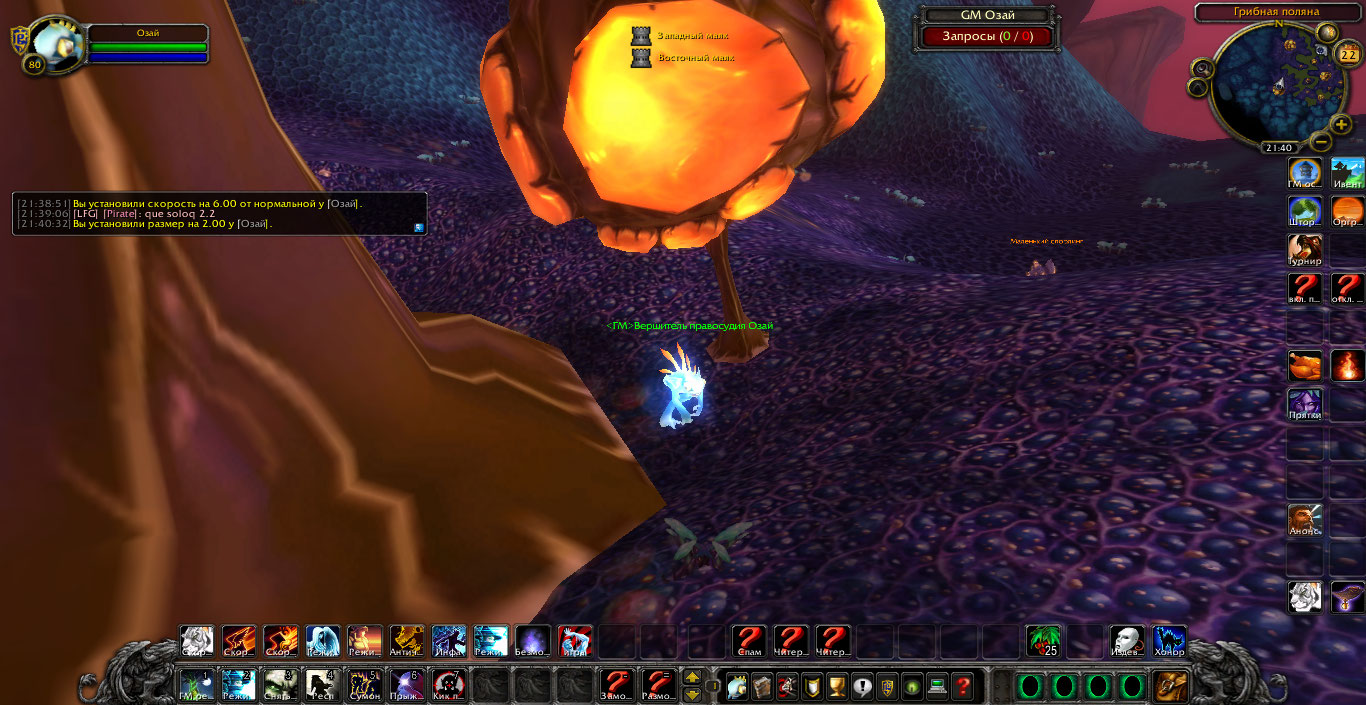Activate the Ивент macro button
Viewport: 1366px width, 705px height.
click(1347, 172)
